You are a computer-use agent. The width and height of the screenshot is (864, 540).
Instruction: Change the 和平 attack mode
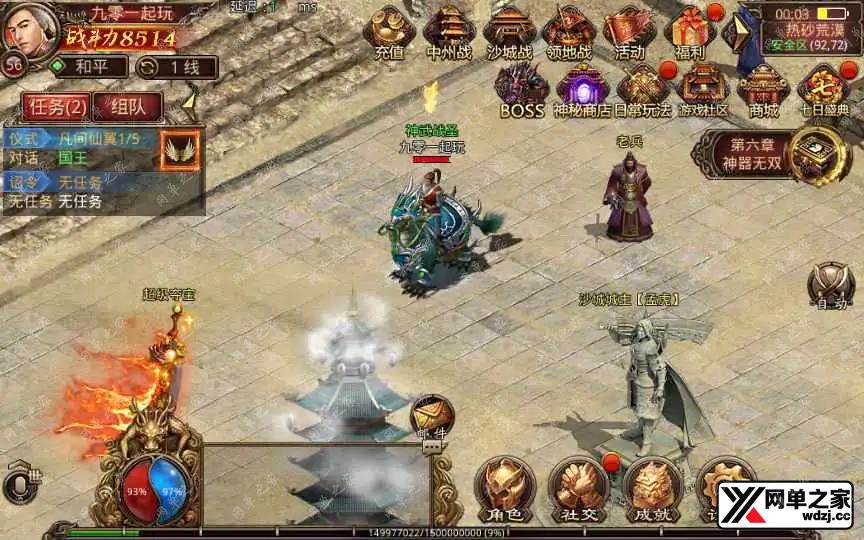click(89, 67)
